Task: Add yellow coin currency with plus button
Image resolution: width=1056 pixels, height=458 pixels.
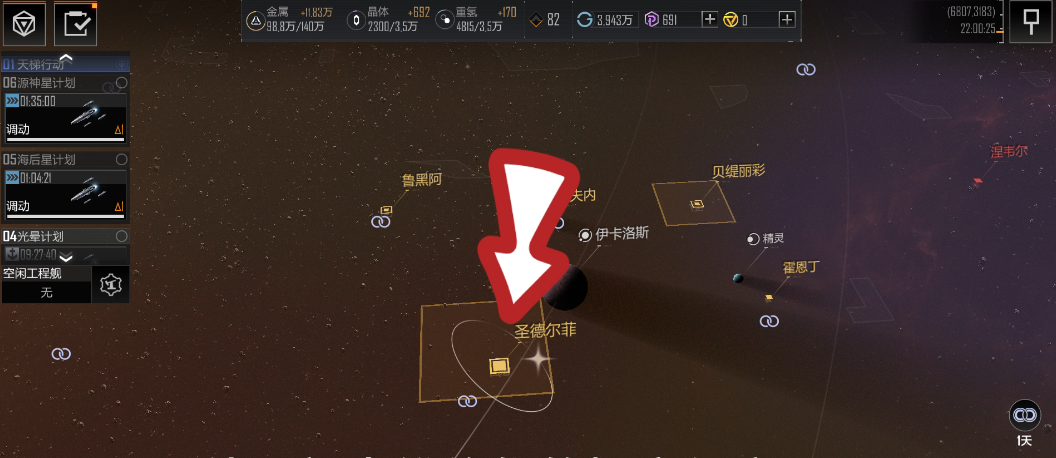Action: tap(787, 19)
